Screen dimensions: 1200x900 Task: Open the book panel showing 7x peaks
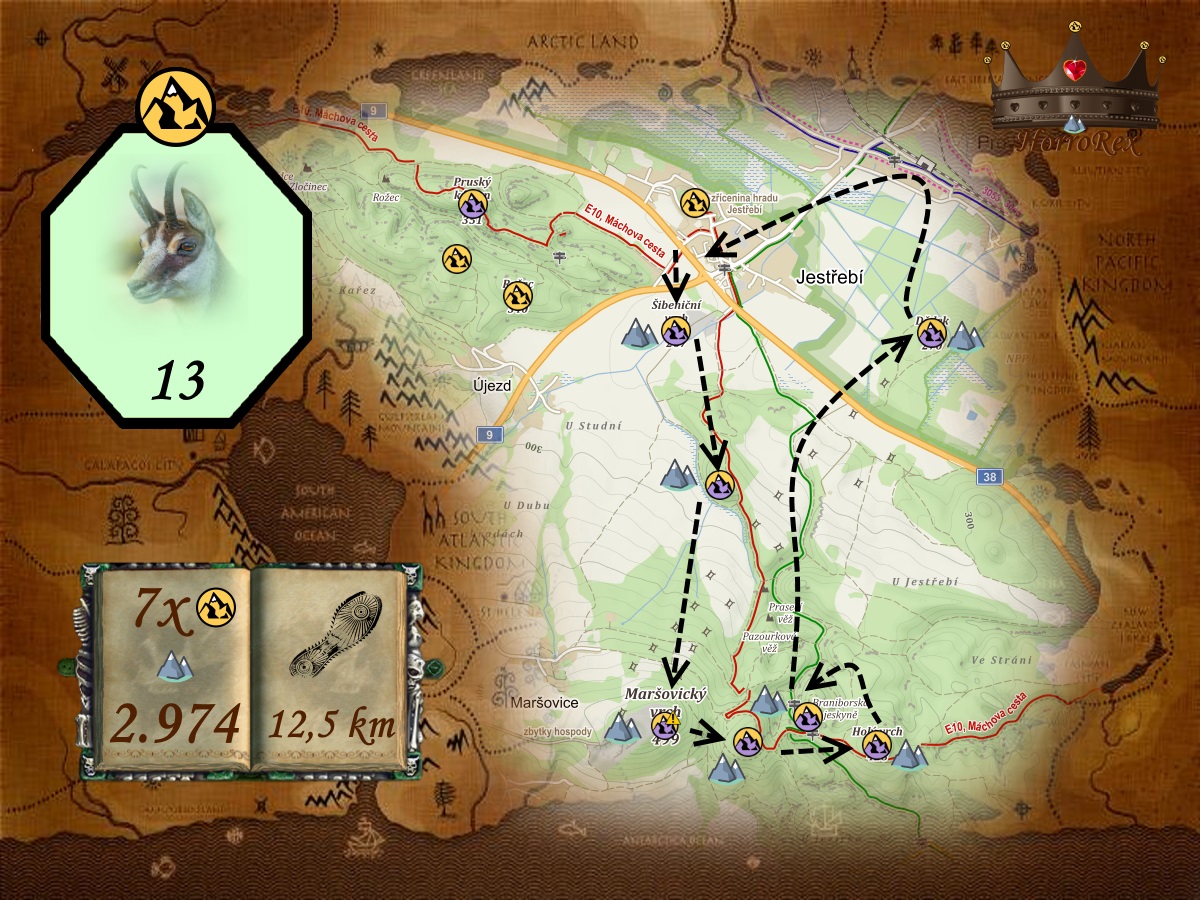coord(176,667)
